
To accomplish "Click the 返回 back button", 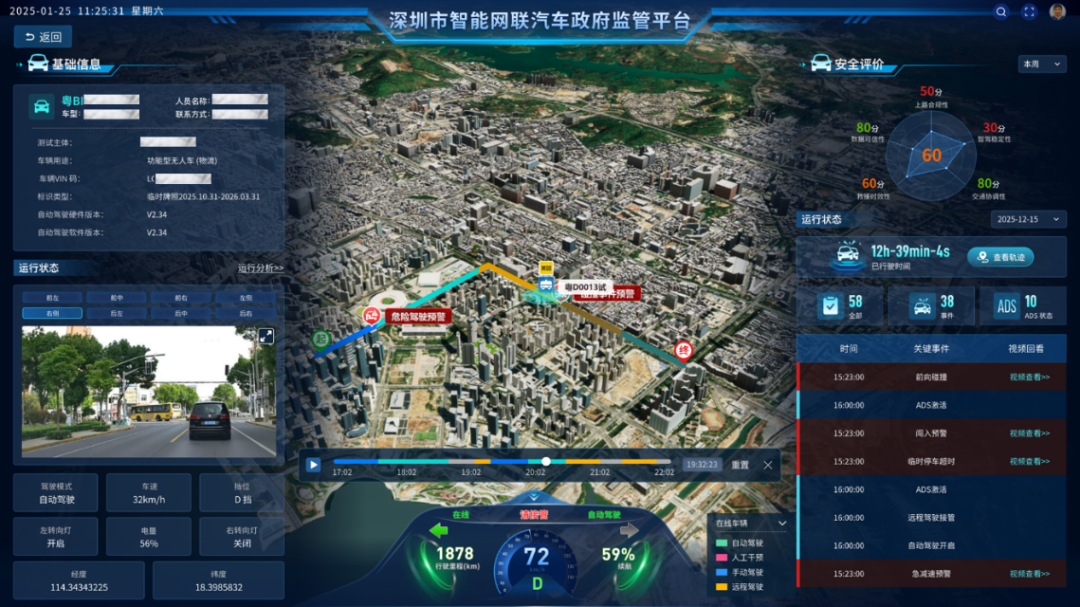I will coord(43,37).
